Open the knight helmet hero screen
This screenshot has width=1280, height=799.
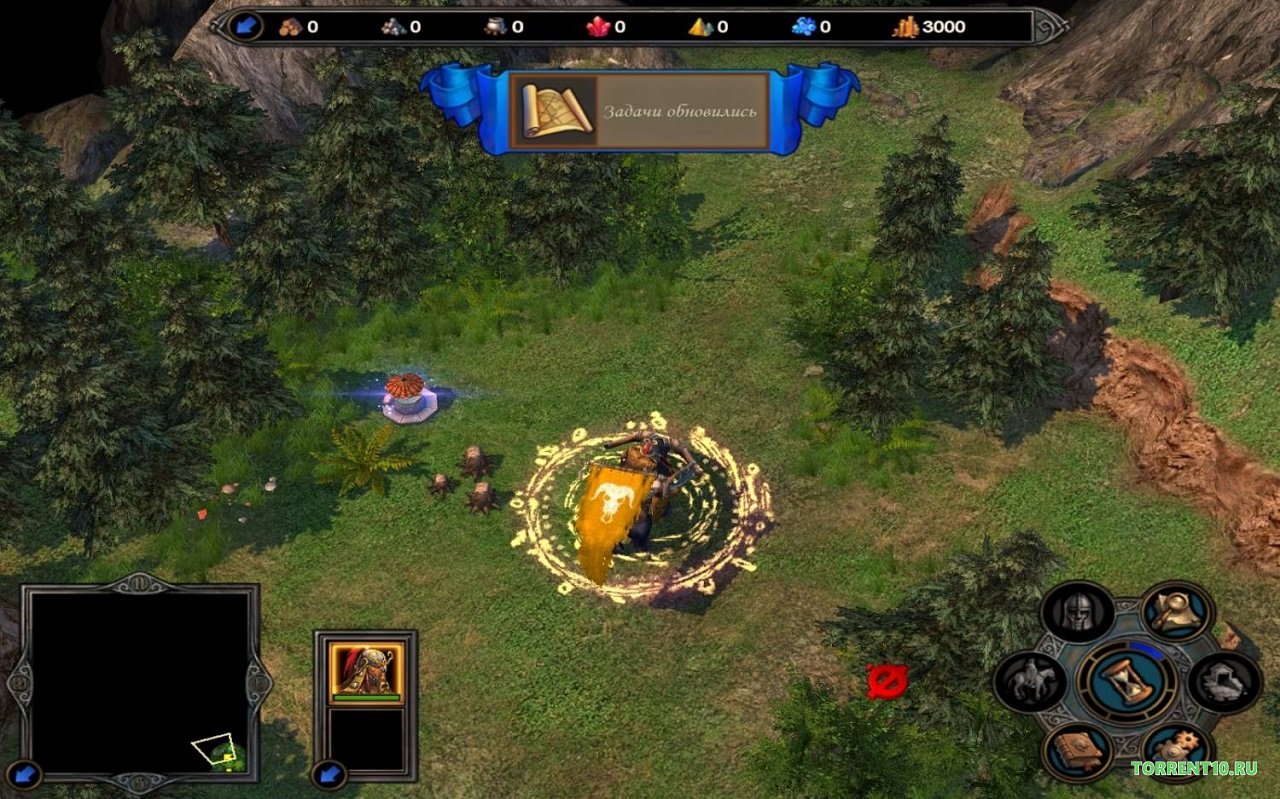tap(1077, 612)
